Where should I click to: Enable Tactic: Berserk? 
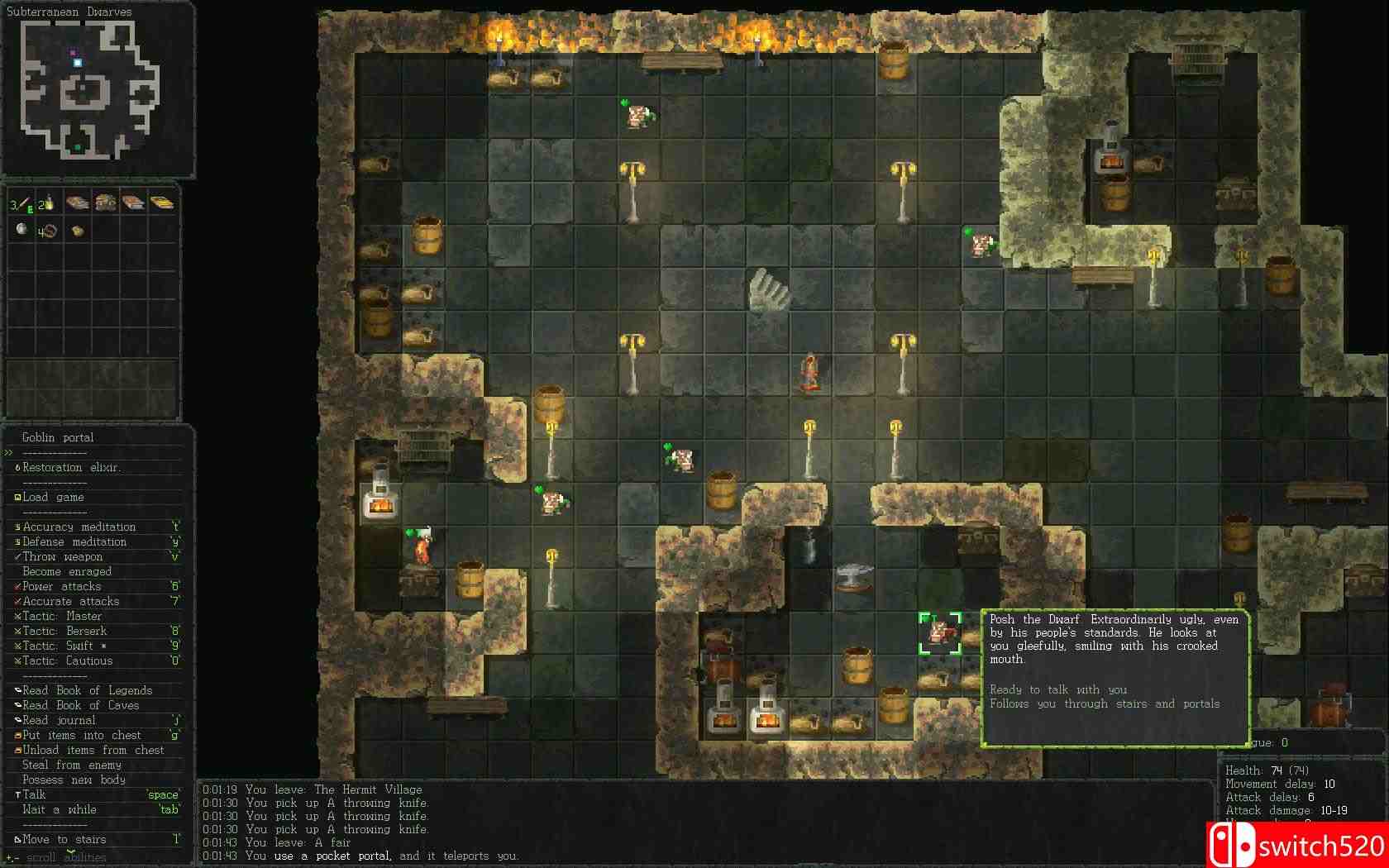62,631
